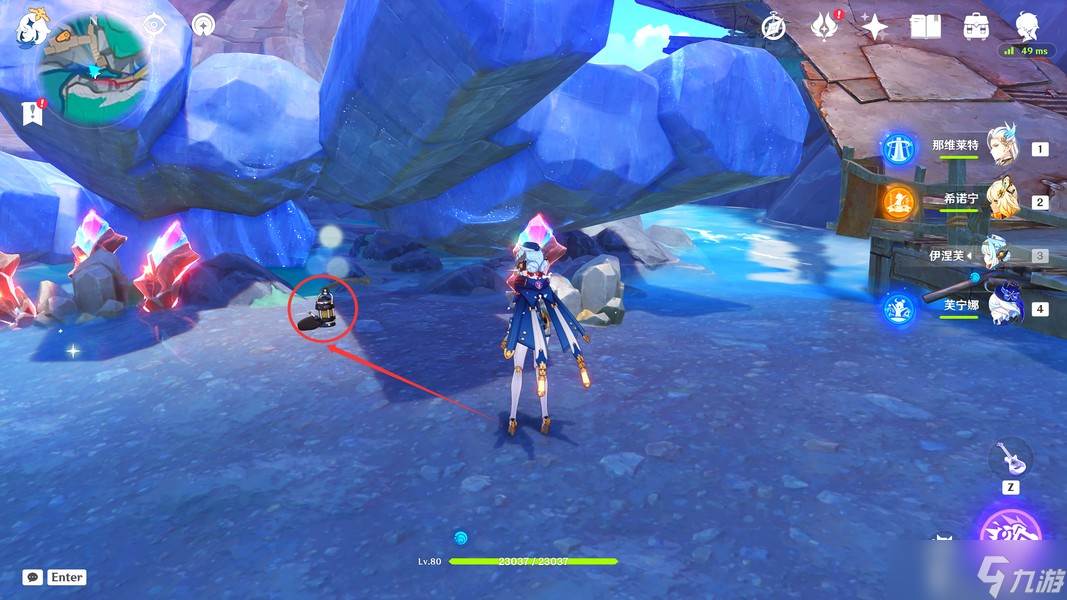The image size is (1067, 600).
Task: Open the Adventurer Handbook book icon
Action: [x=925, y=27]
